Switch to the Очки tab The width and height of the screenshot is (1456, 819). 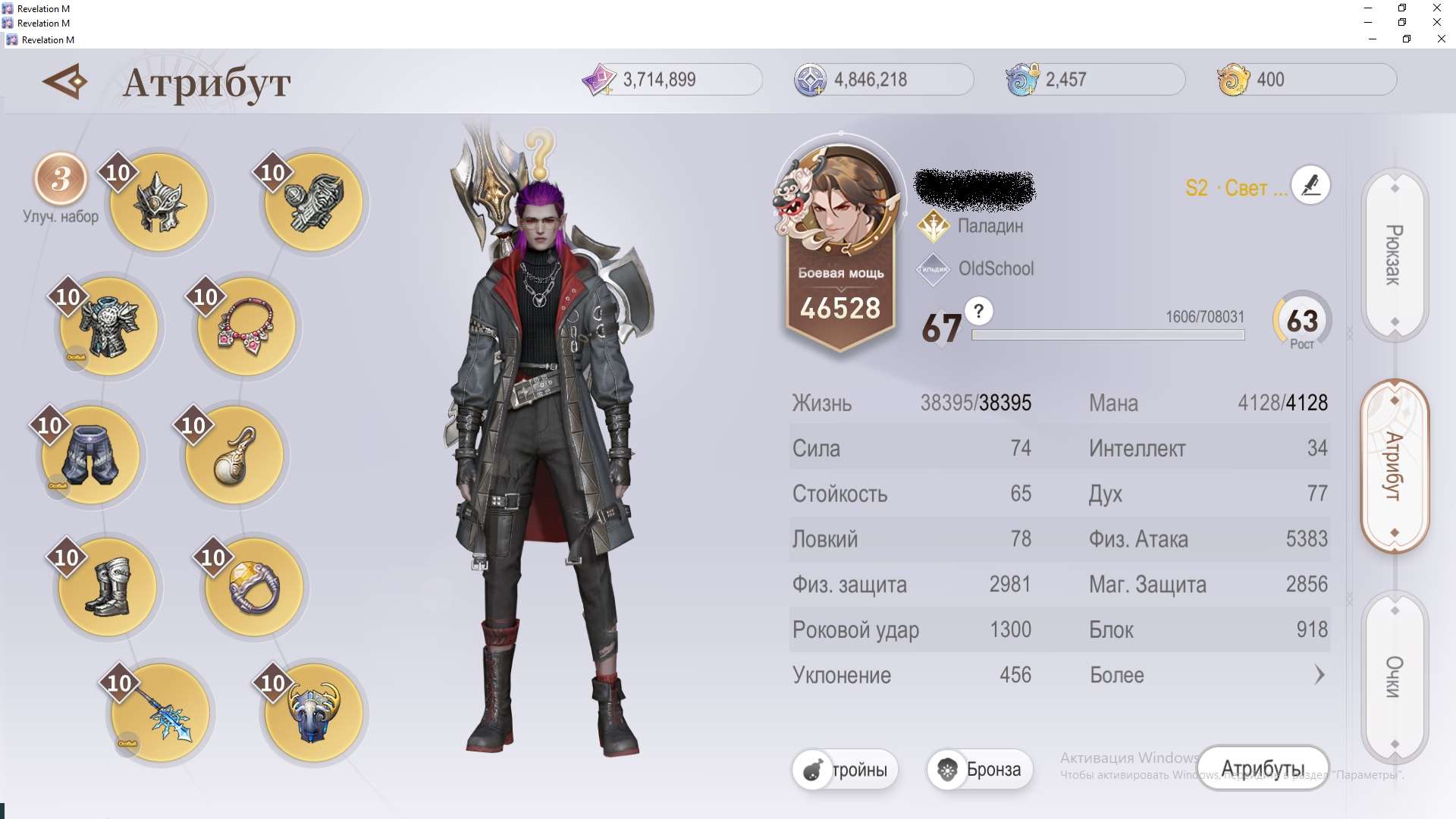pos(1395,676)
